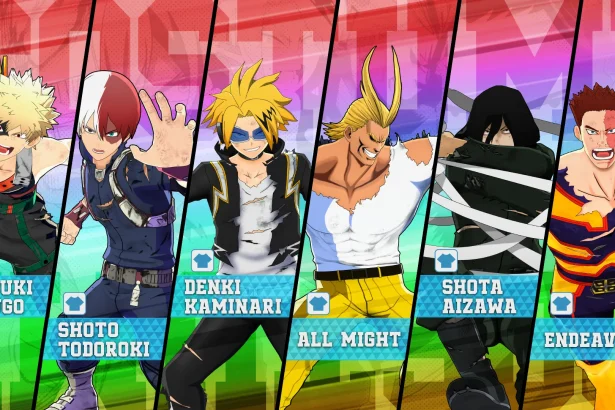
Task: Click the costume shirt icon above Shoto Todoroki
Action: (74, 302)
